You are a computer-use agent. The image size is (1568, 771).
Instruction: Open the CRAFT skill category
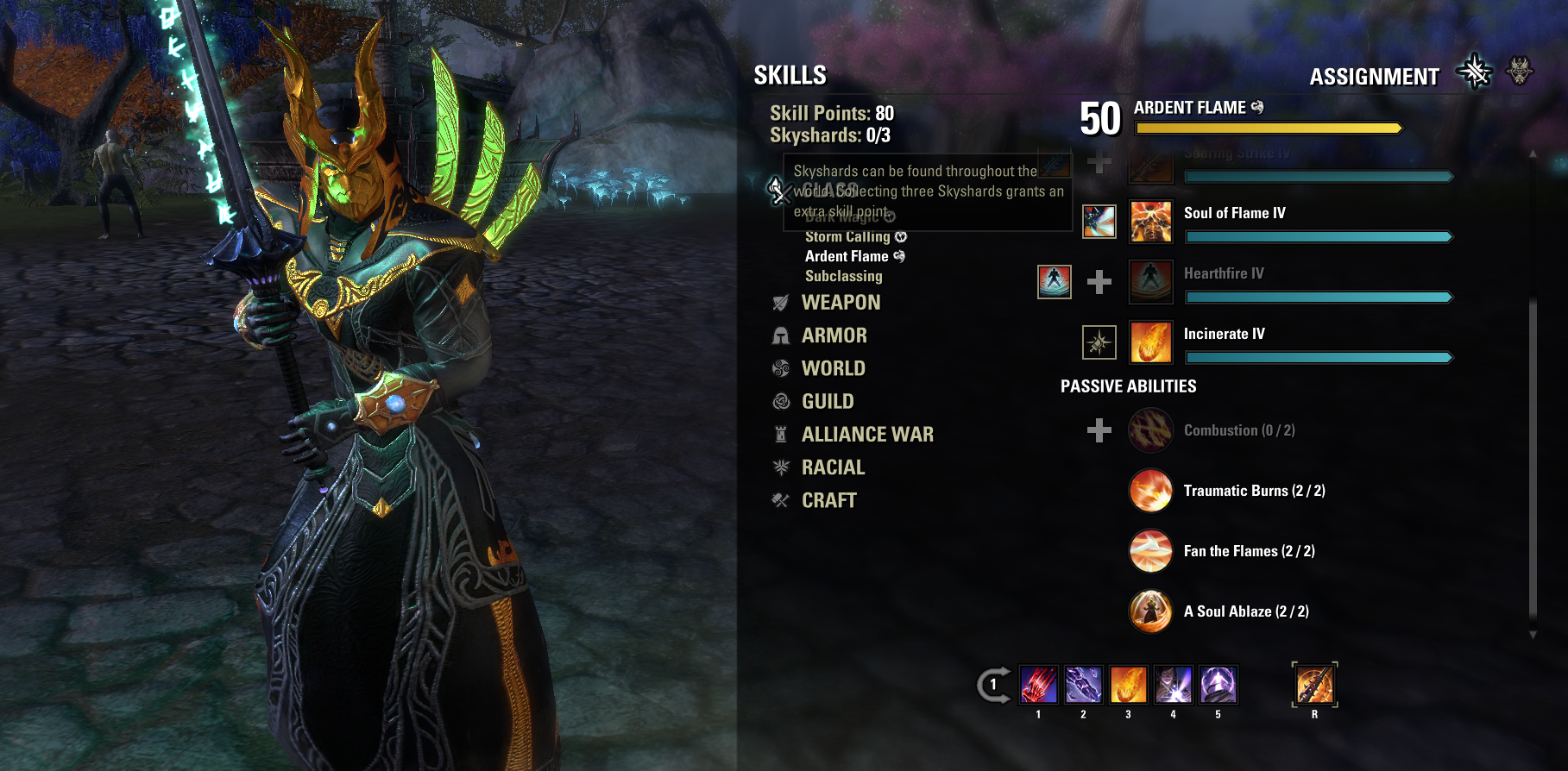click(828, 501)
